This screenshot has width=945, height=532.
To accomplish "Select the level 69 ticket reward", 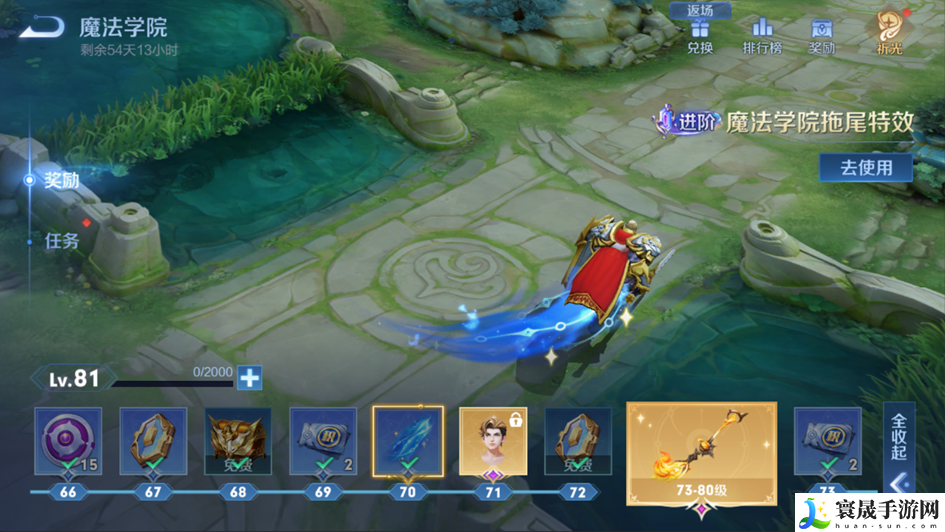I will pyautogui.click(x=323, y=440).
